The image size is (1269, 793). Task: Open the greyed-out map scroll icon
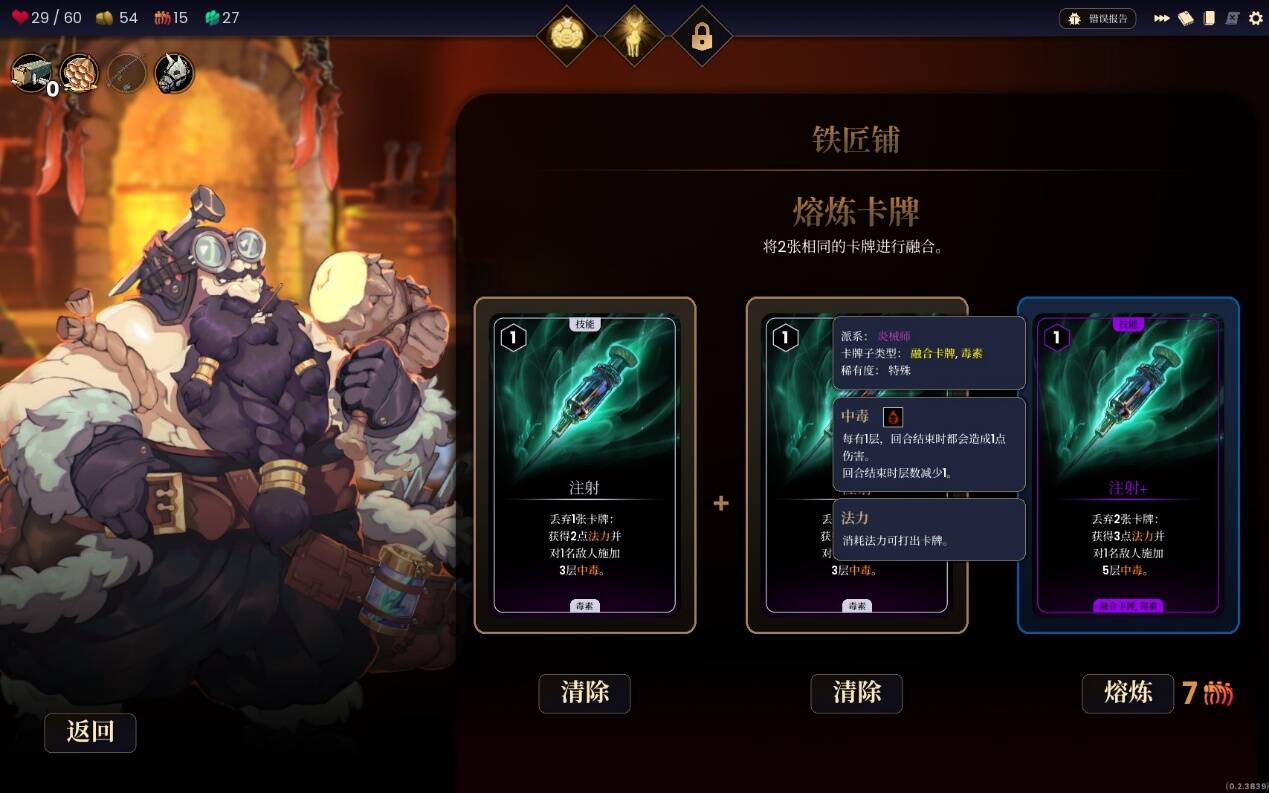[1232, 18]
